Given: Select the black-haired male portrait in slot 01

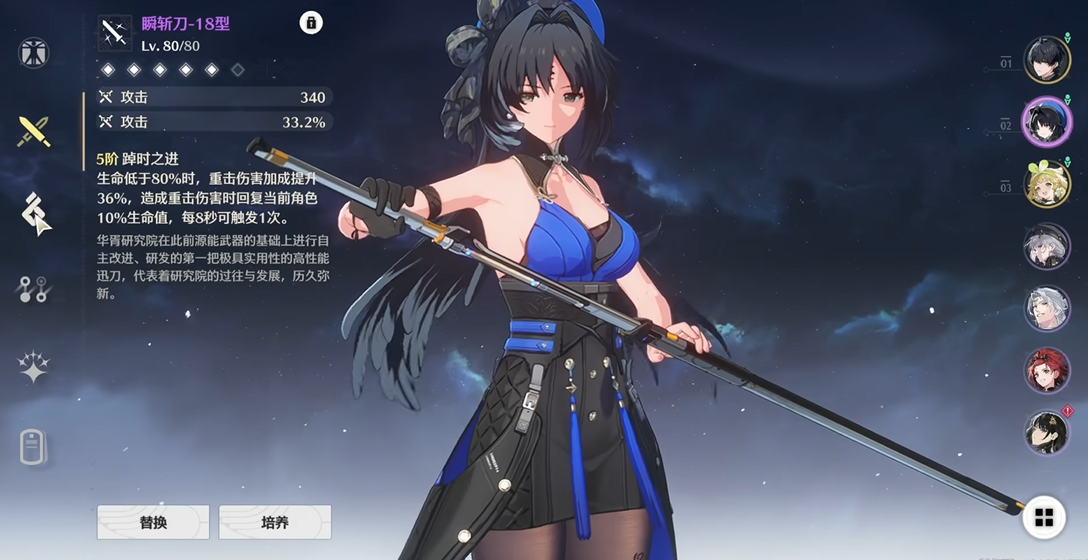Looking at the screenshot, I should [1047, 60].
